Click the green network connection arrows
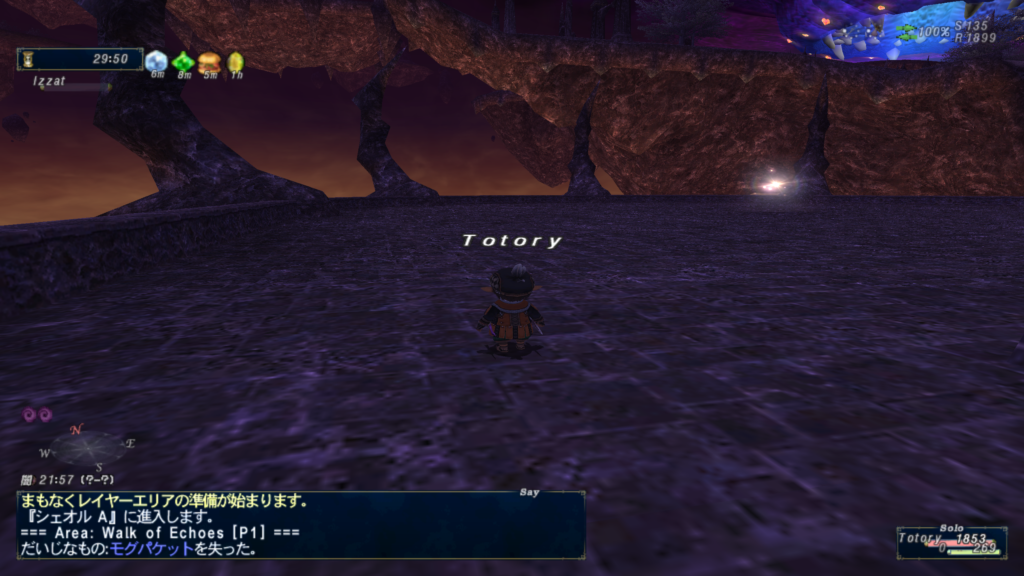 (906, 31)
